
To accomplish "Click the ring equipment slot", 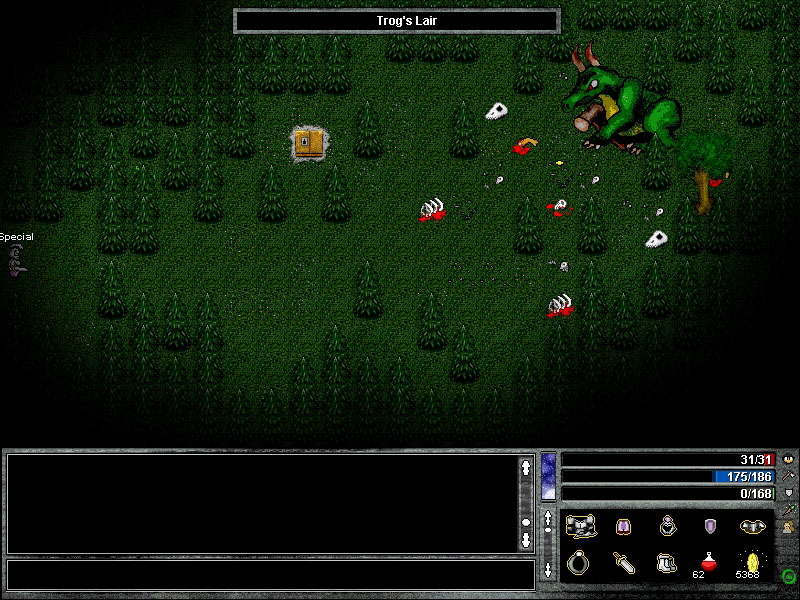I will tap(579, 562).
